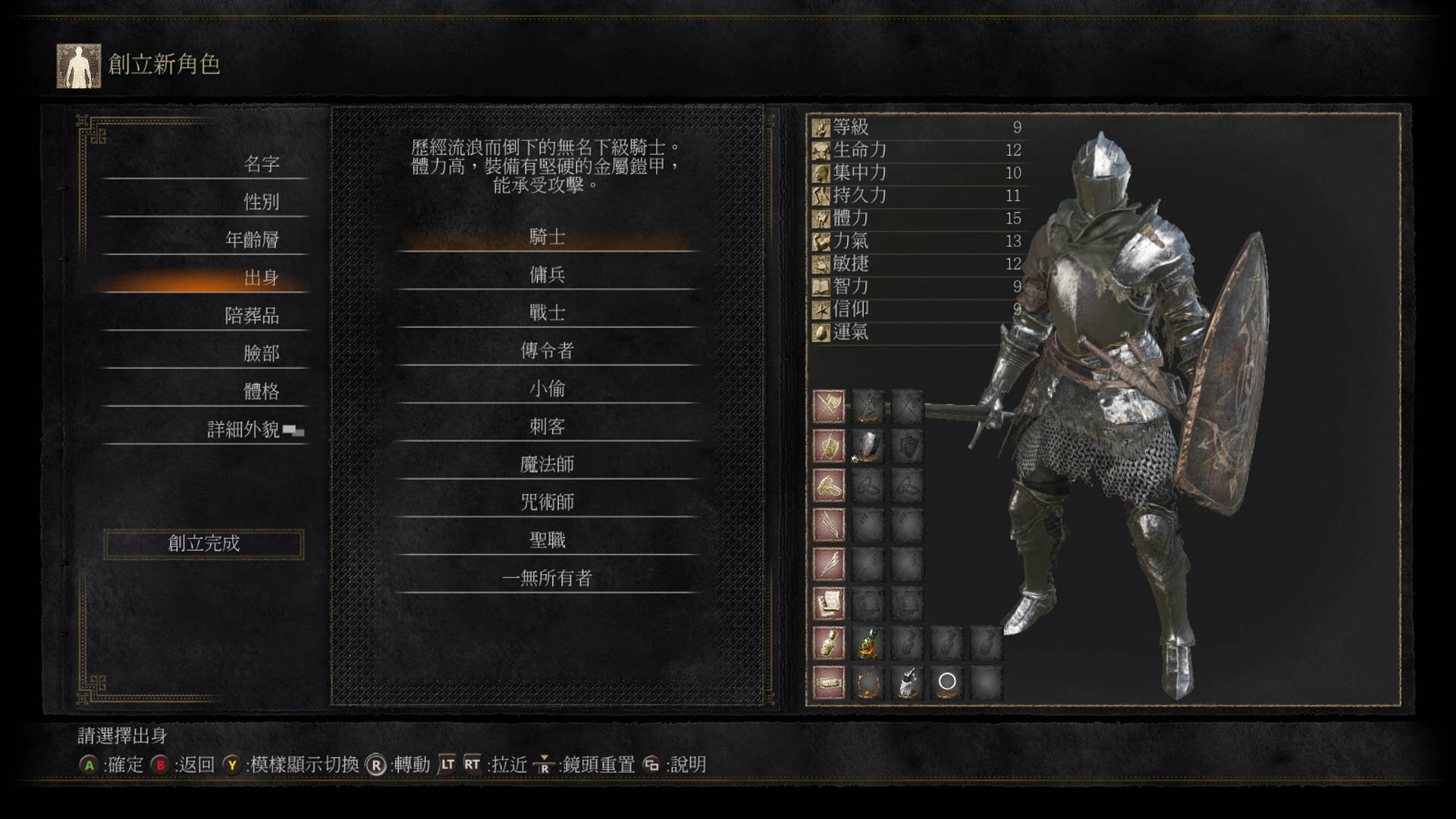Viewport: 1456px width, 819px height.
Task: Choose the 小偷 (Thief) class
Action: pos(547,388)
